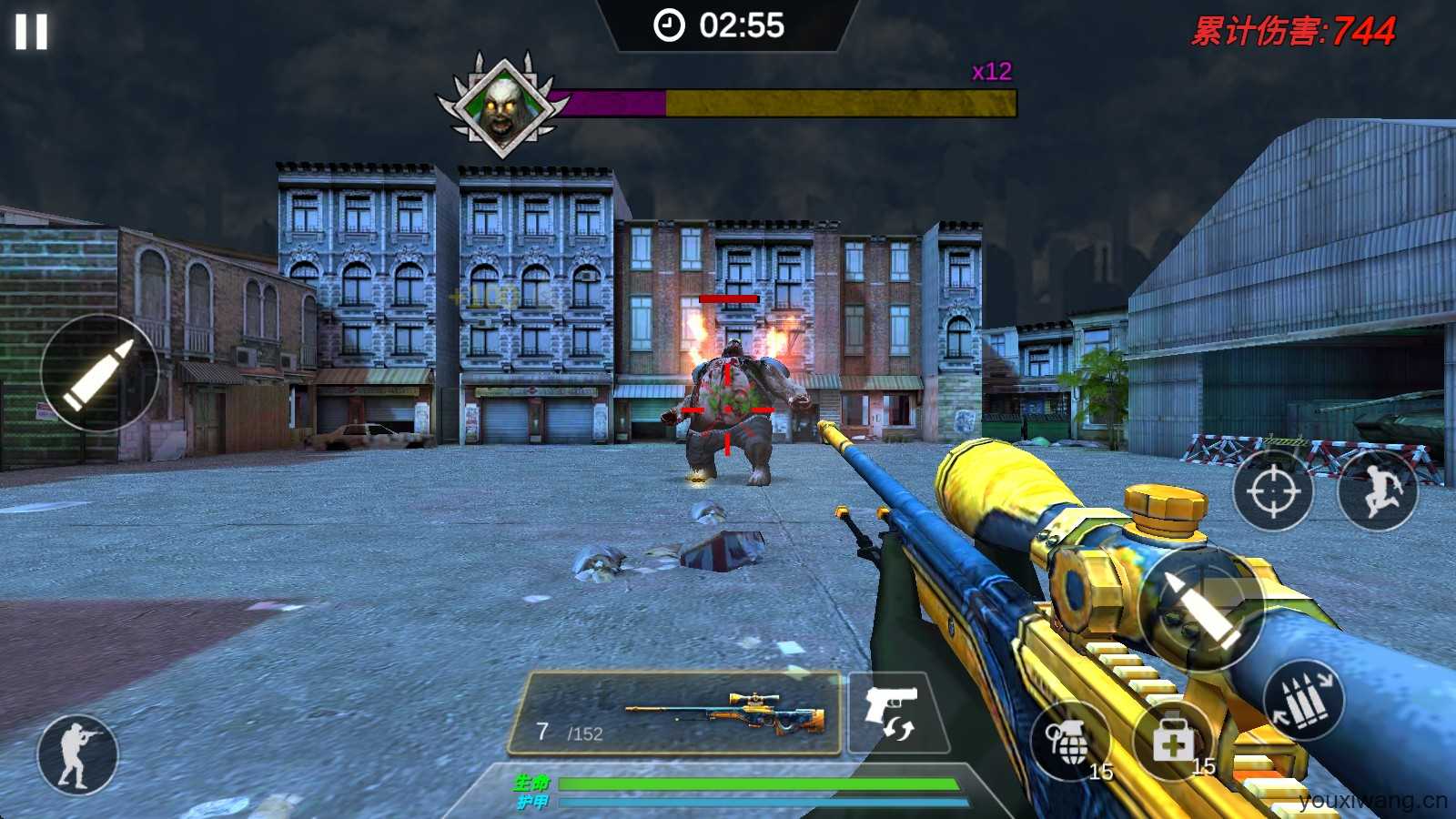Tap the bullet fire button beside the reload button

point(1200,608)
